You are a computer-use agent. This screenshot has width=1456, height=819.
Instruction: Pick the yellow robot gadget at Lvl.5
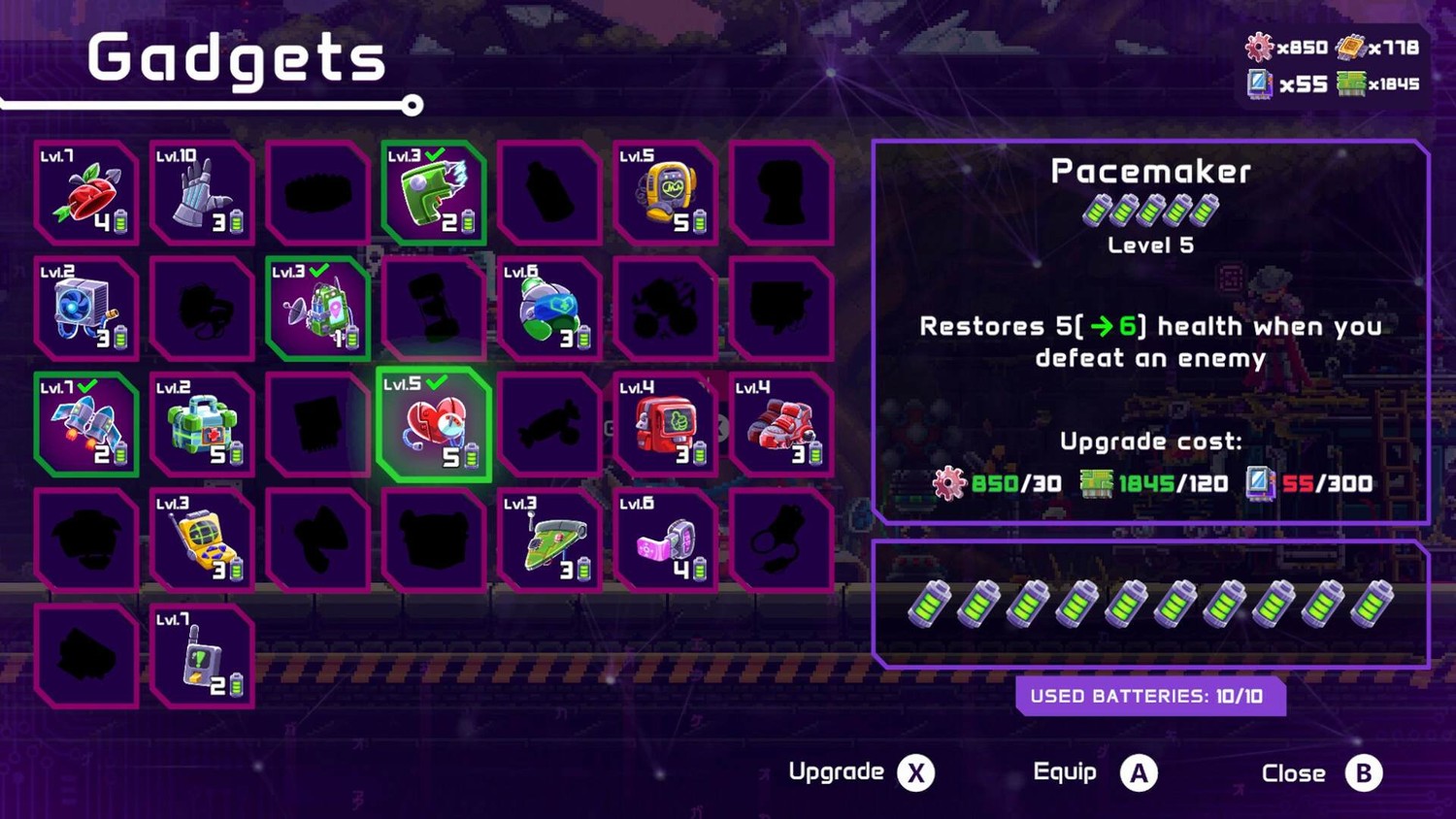(665, 192)
